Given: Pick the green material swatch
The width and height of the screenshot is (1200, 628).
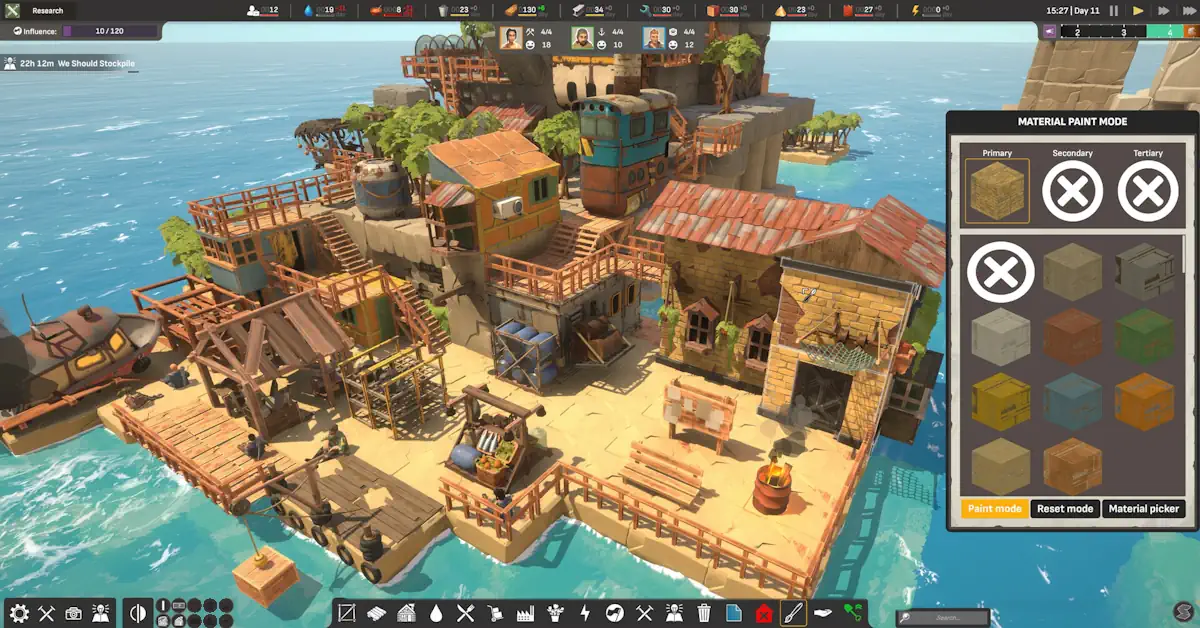Looking at the screenshot, I should 1145,336.
